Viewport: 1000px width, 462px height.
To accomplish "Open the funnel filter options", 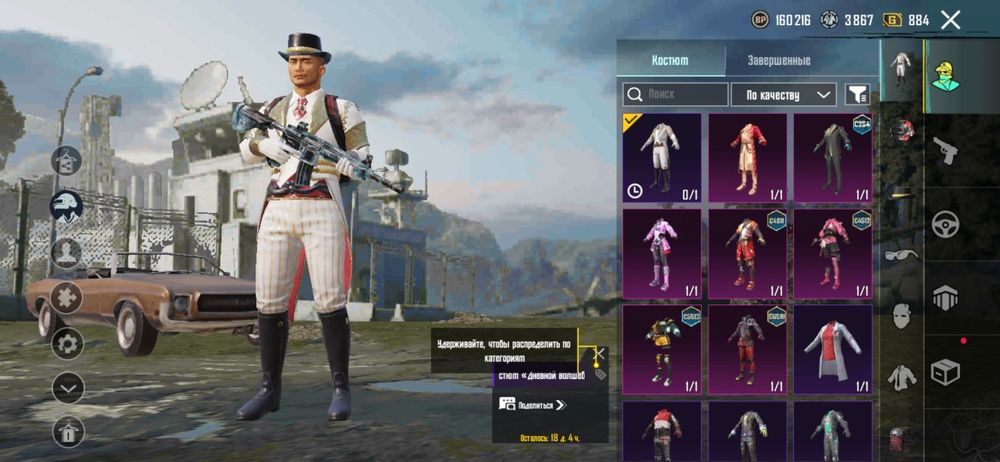I will [857, 94].
